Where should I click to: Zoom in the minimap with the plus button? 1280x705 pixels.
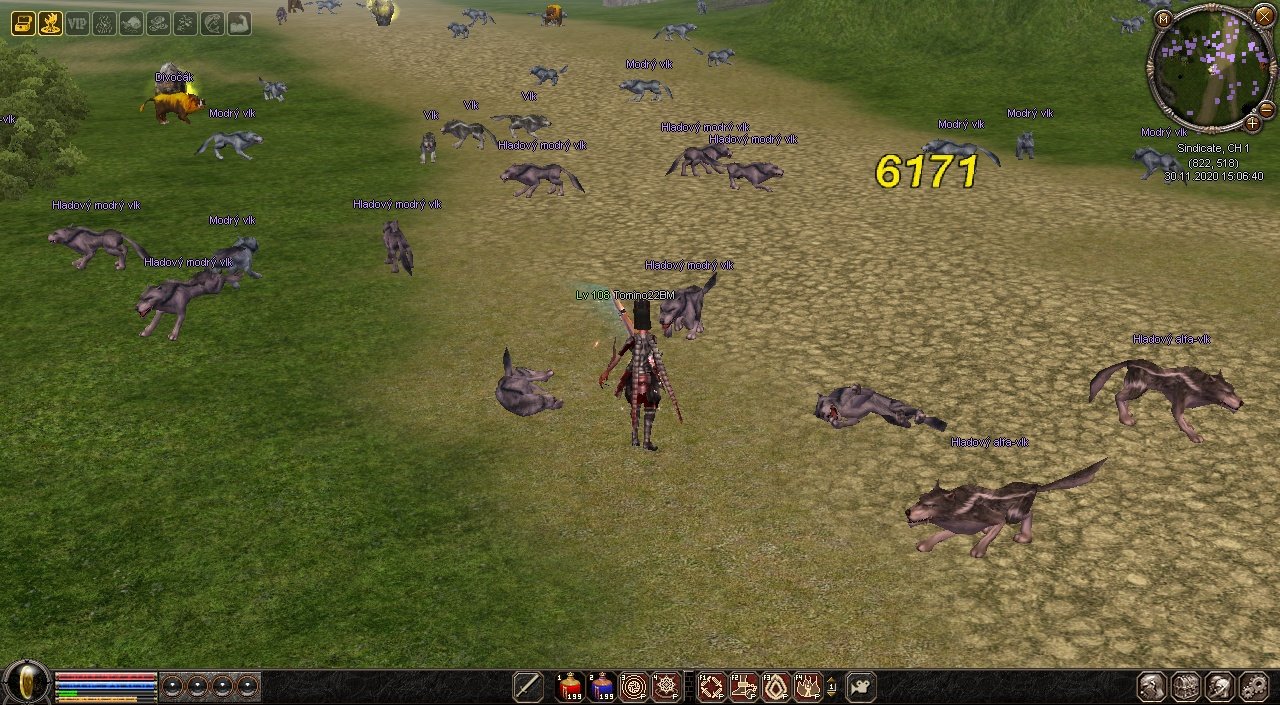point(1252,123)
